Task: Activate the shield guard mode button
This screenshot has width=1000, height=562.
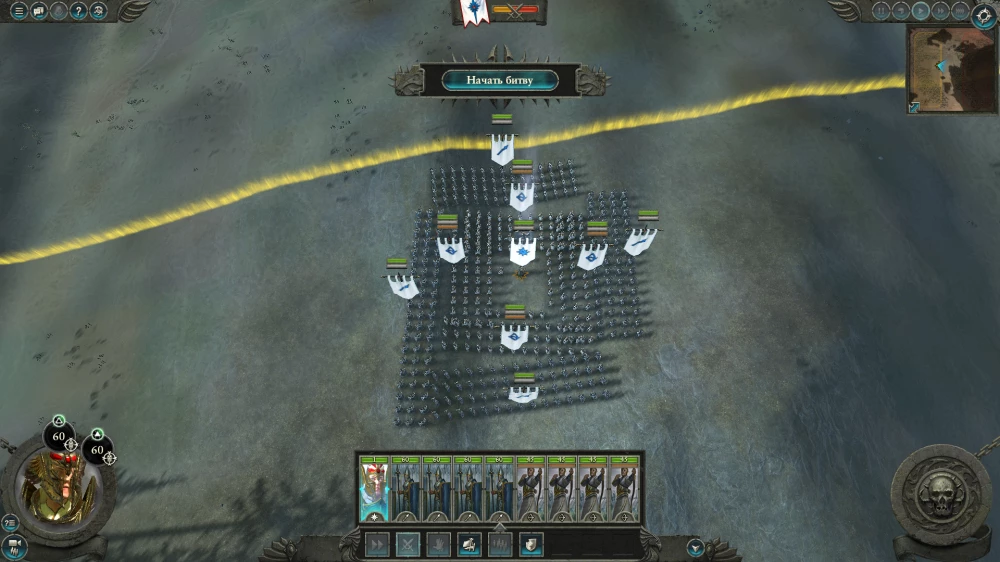Action: coord(530,544)
